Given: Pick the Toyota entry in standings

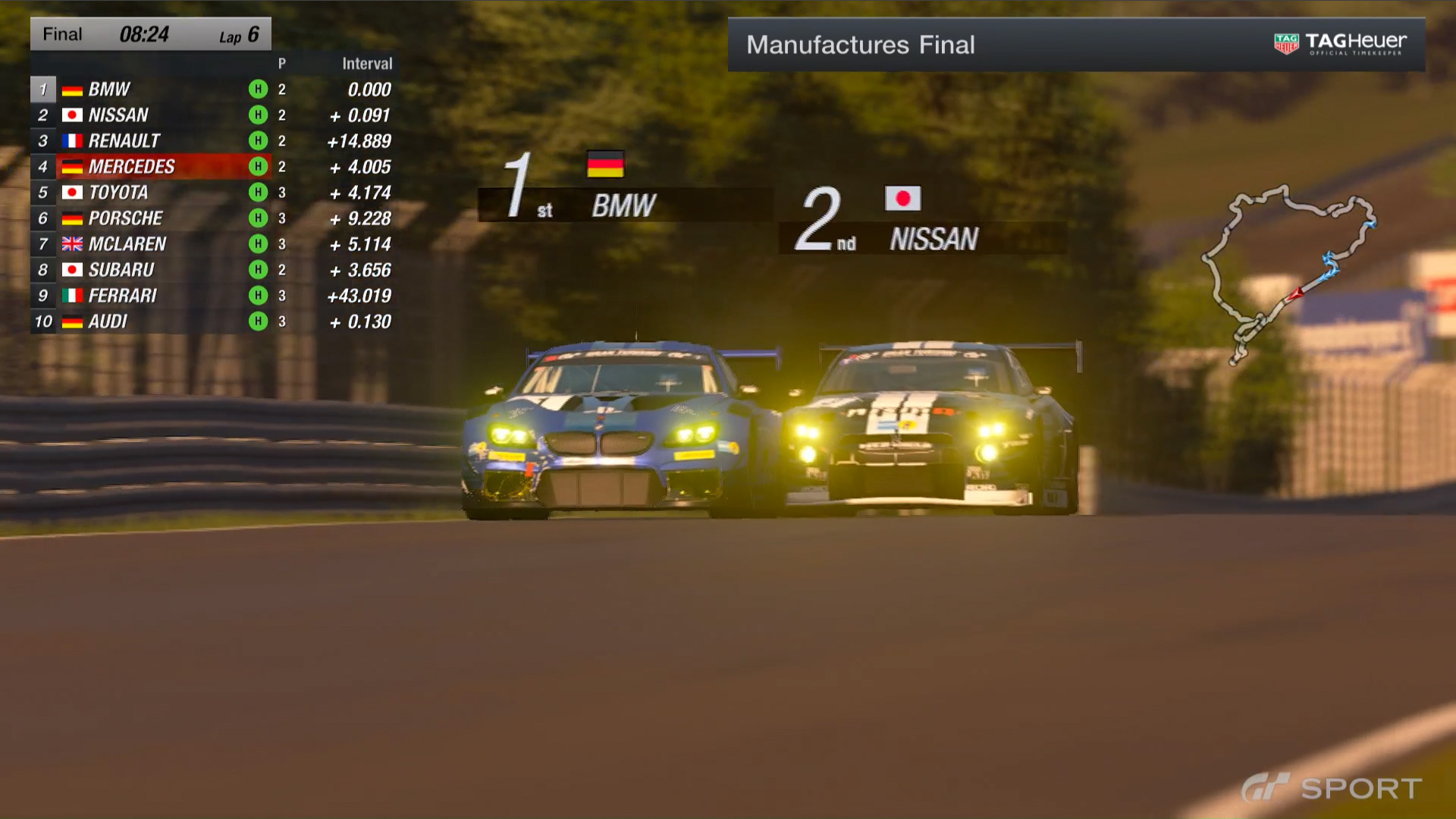Looking at the screenshot, I should click(152, 193).
